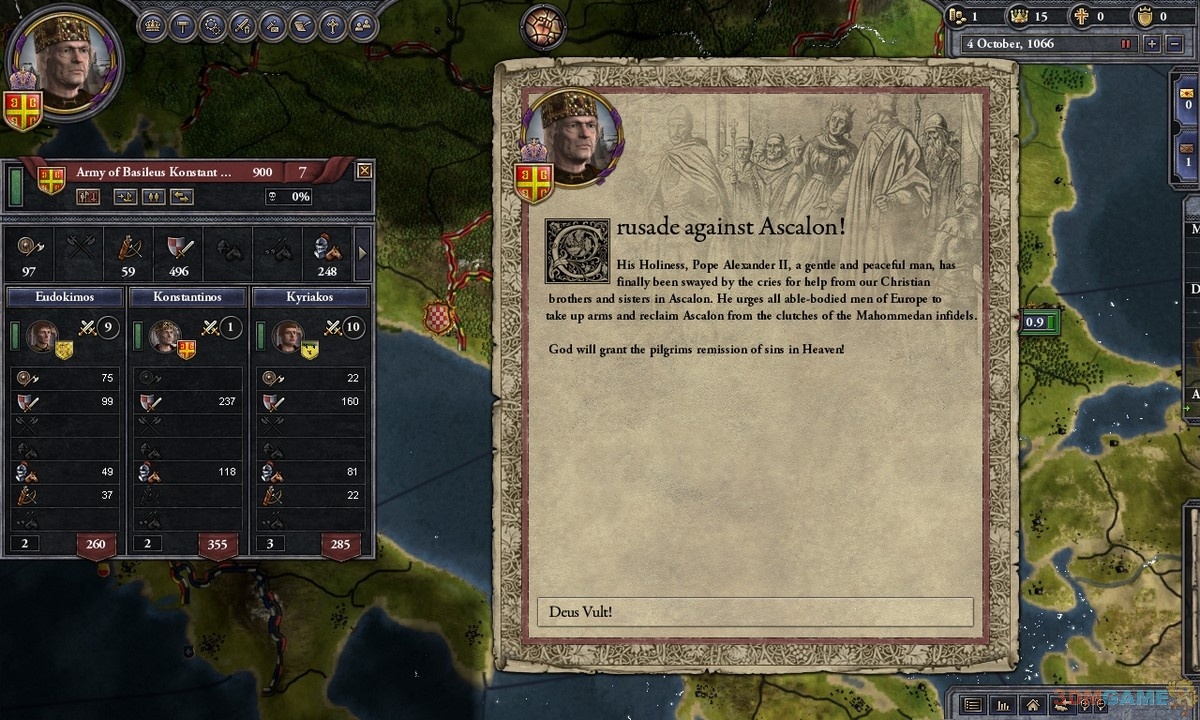
Task: Open the list menu button on bottom bar
Action: coord(972,705)
